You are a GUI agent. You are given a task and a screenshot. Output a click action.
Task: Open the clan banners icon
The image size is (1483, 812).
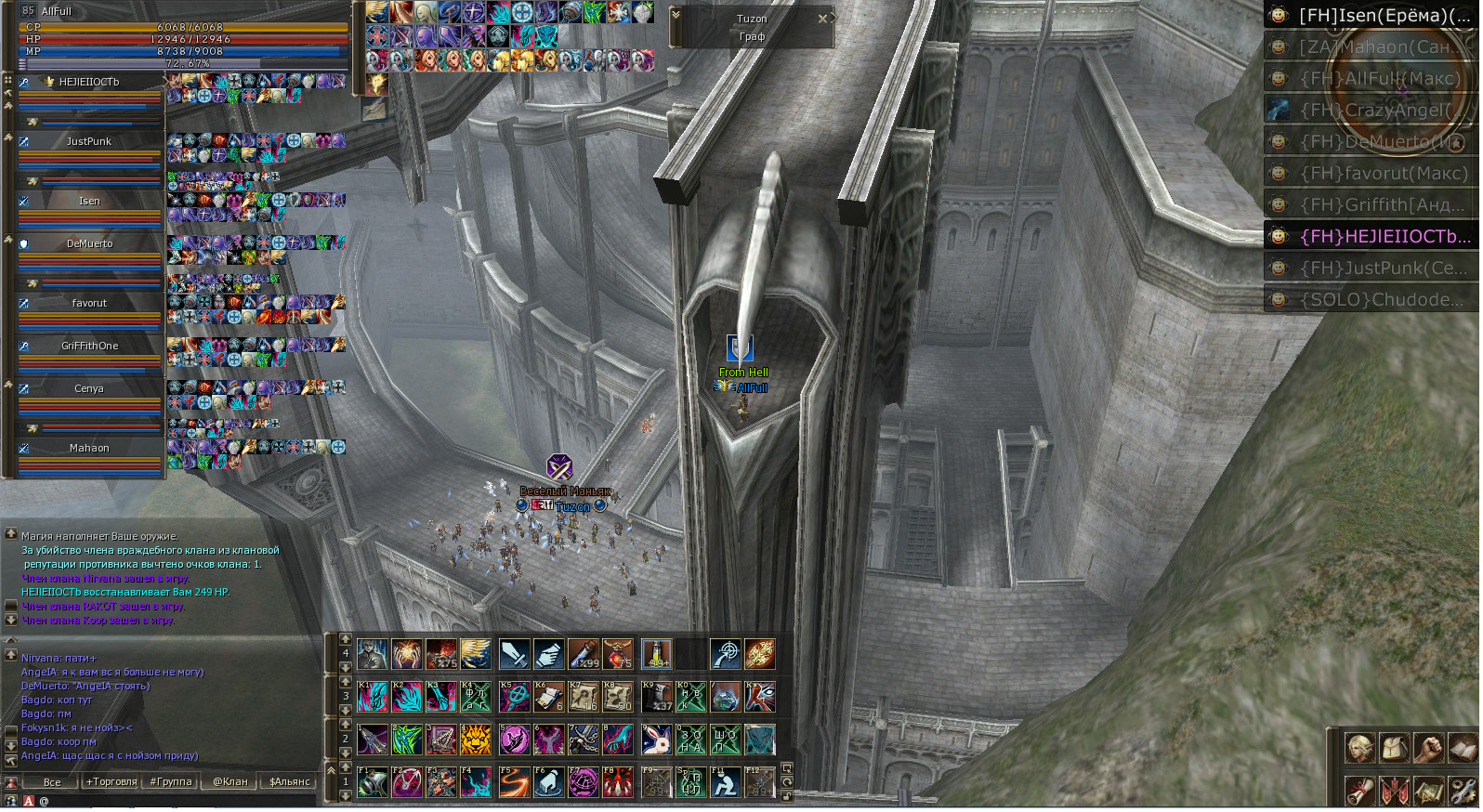(1395, 791)
